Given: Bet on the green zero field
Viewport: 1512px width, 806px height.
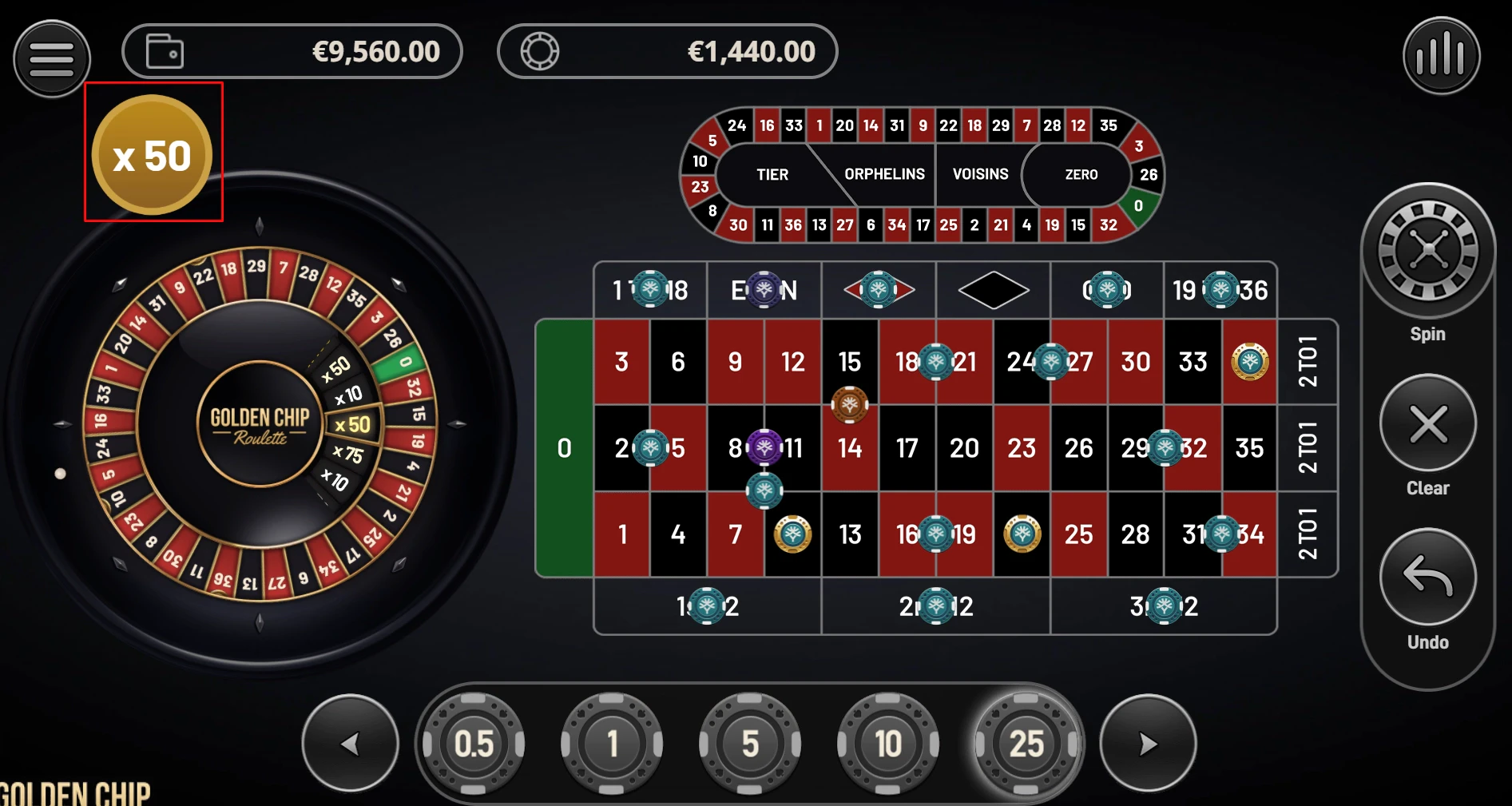Looking at the screenshot, I should click(x=564, y=447).
